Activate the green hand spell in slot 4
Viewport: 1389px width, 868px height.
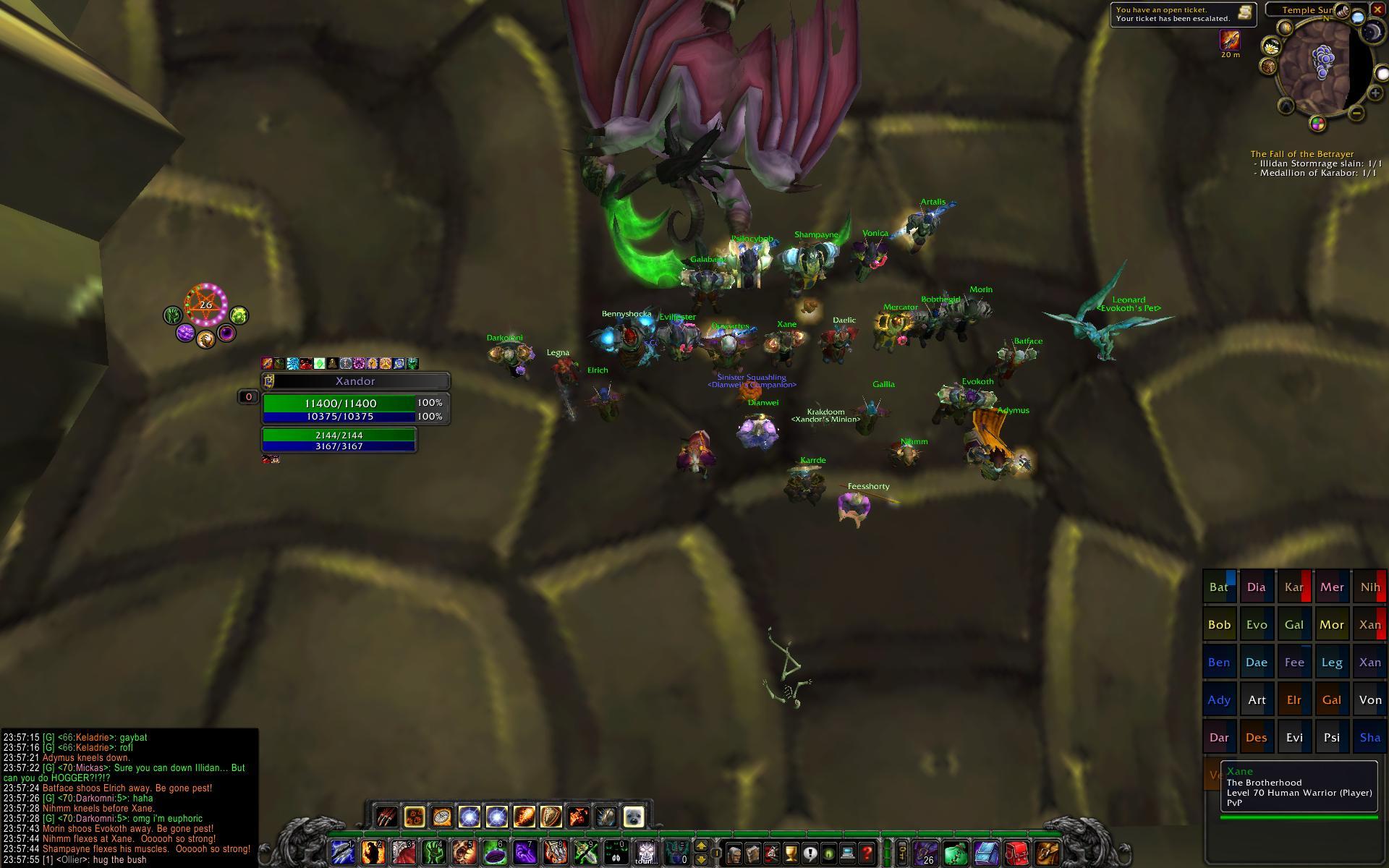coord(433,852)
